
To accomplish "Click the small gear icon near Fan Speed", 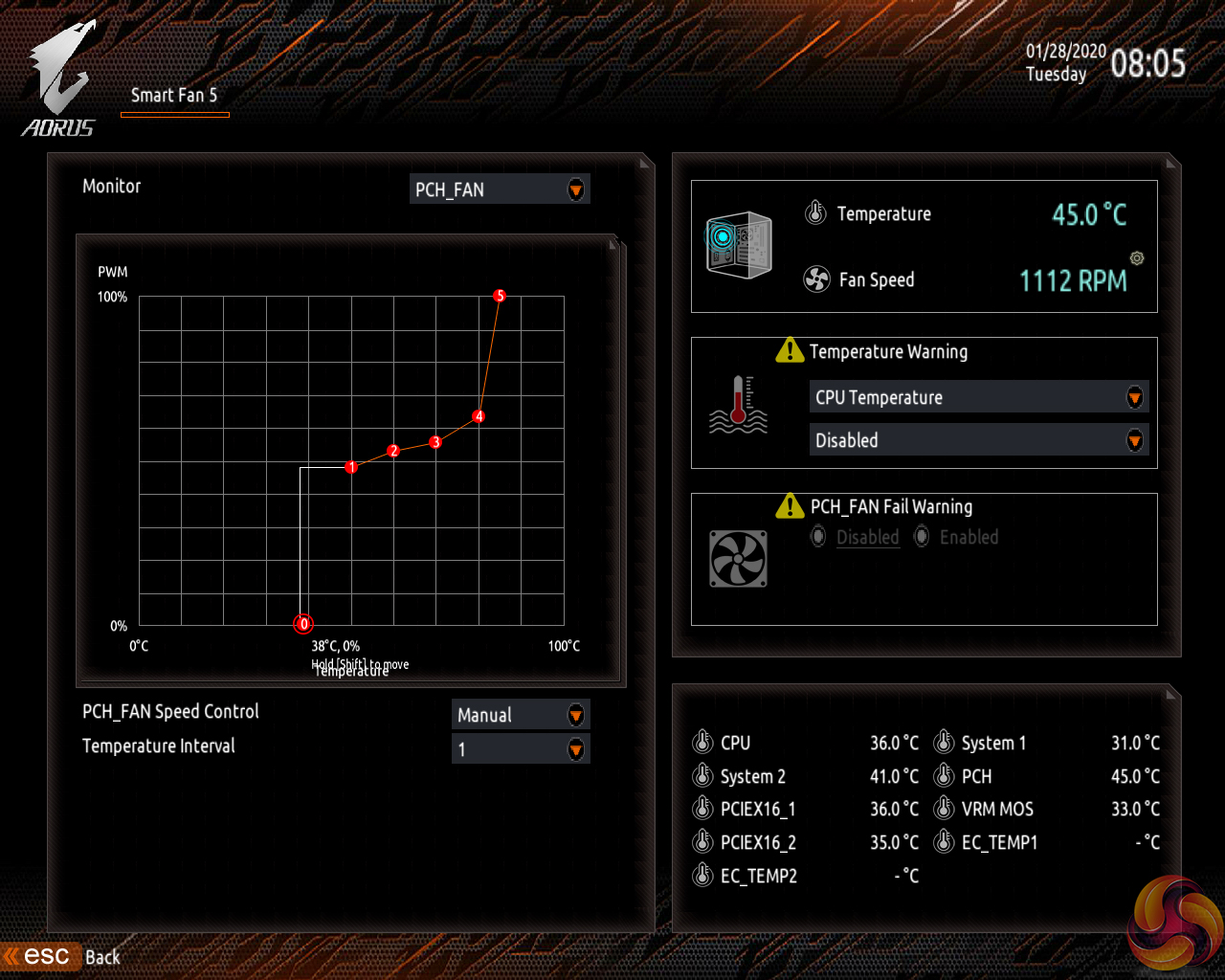I will (x=1137, y=258).
